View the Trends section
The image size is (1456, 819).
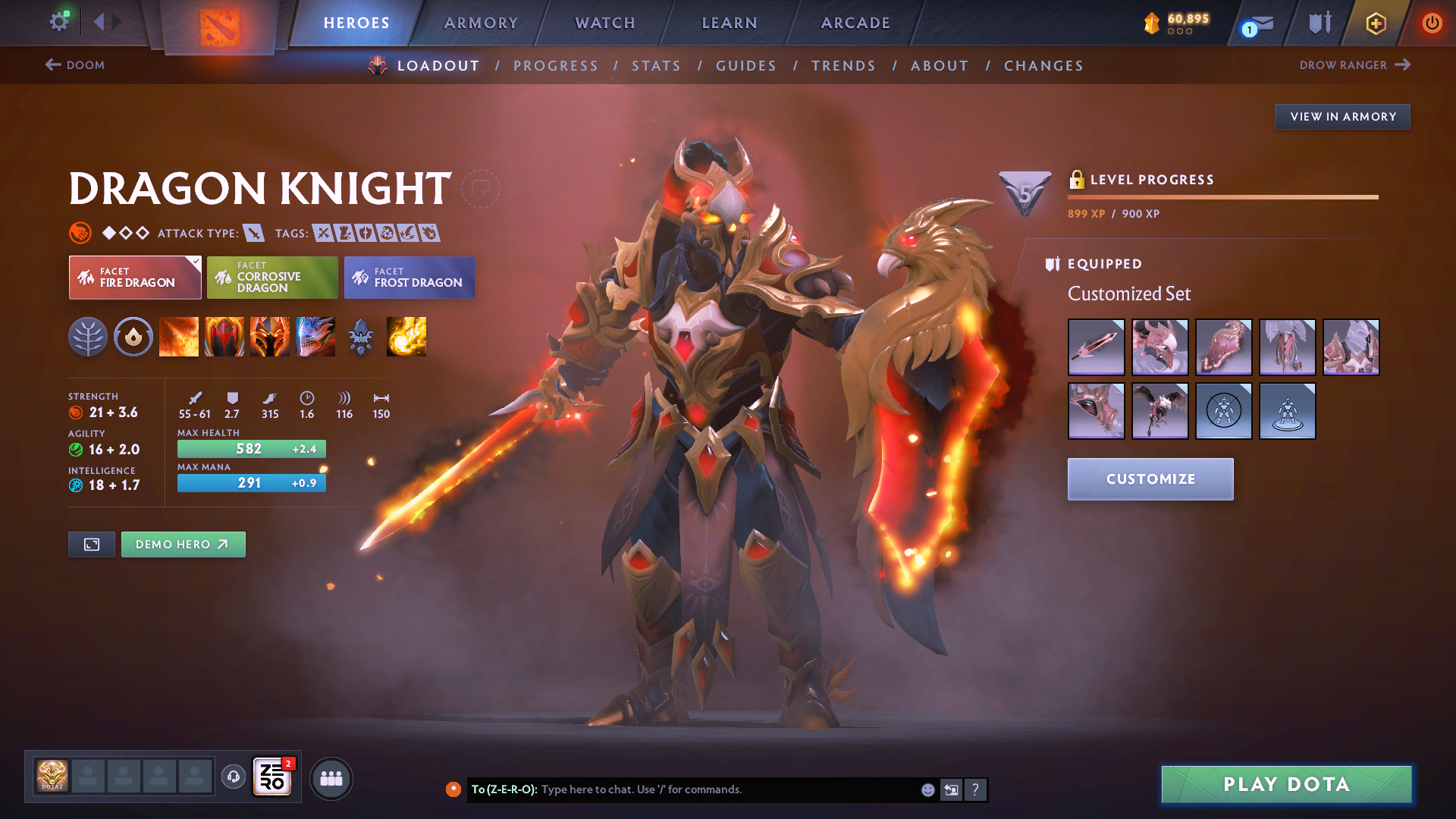[x=843, y=66]
